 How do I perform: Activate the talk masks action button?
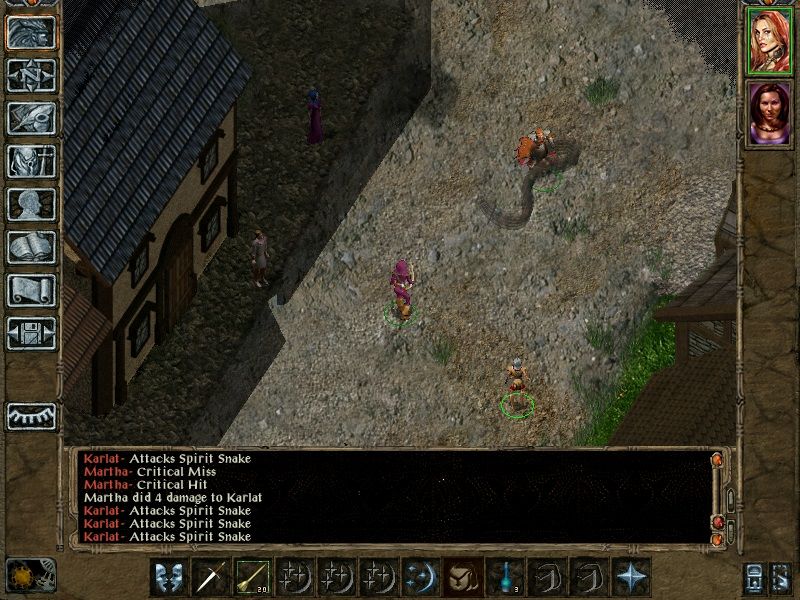pyautogui.click(x=170, y=577)
